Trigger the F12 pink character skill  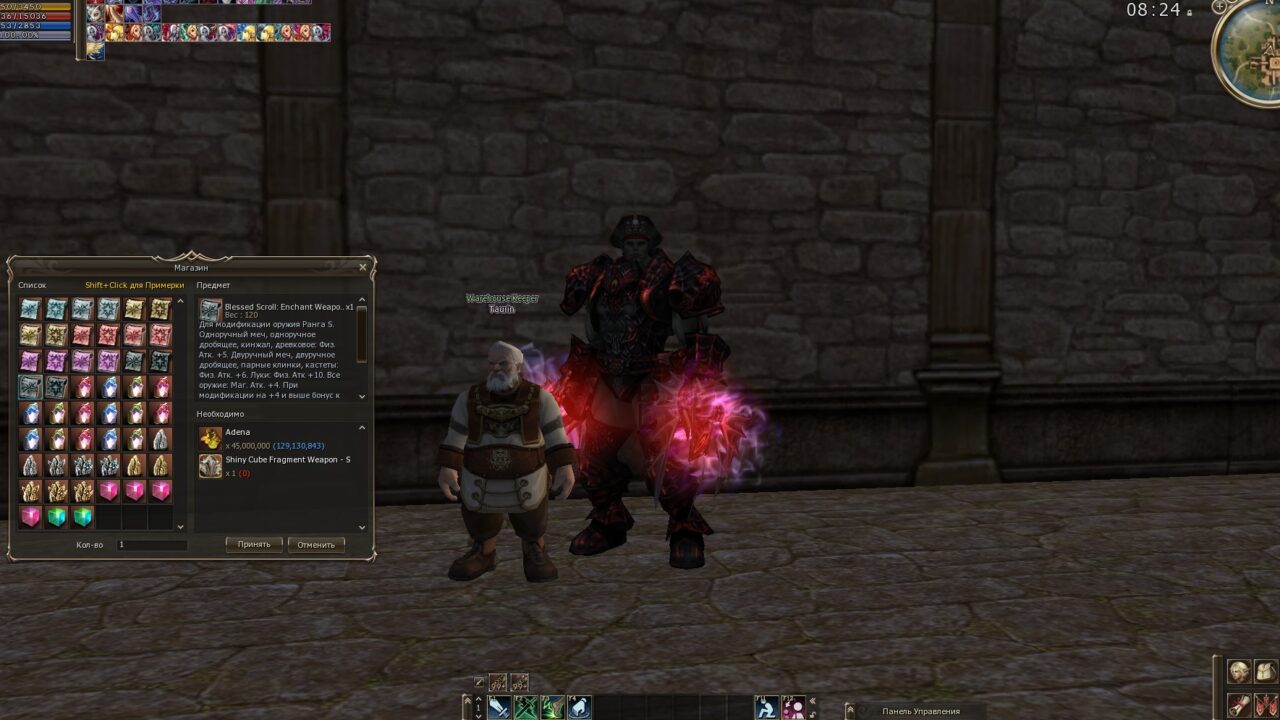click(793, 708)
